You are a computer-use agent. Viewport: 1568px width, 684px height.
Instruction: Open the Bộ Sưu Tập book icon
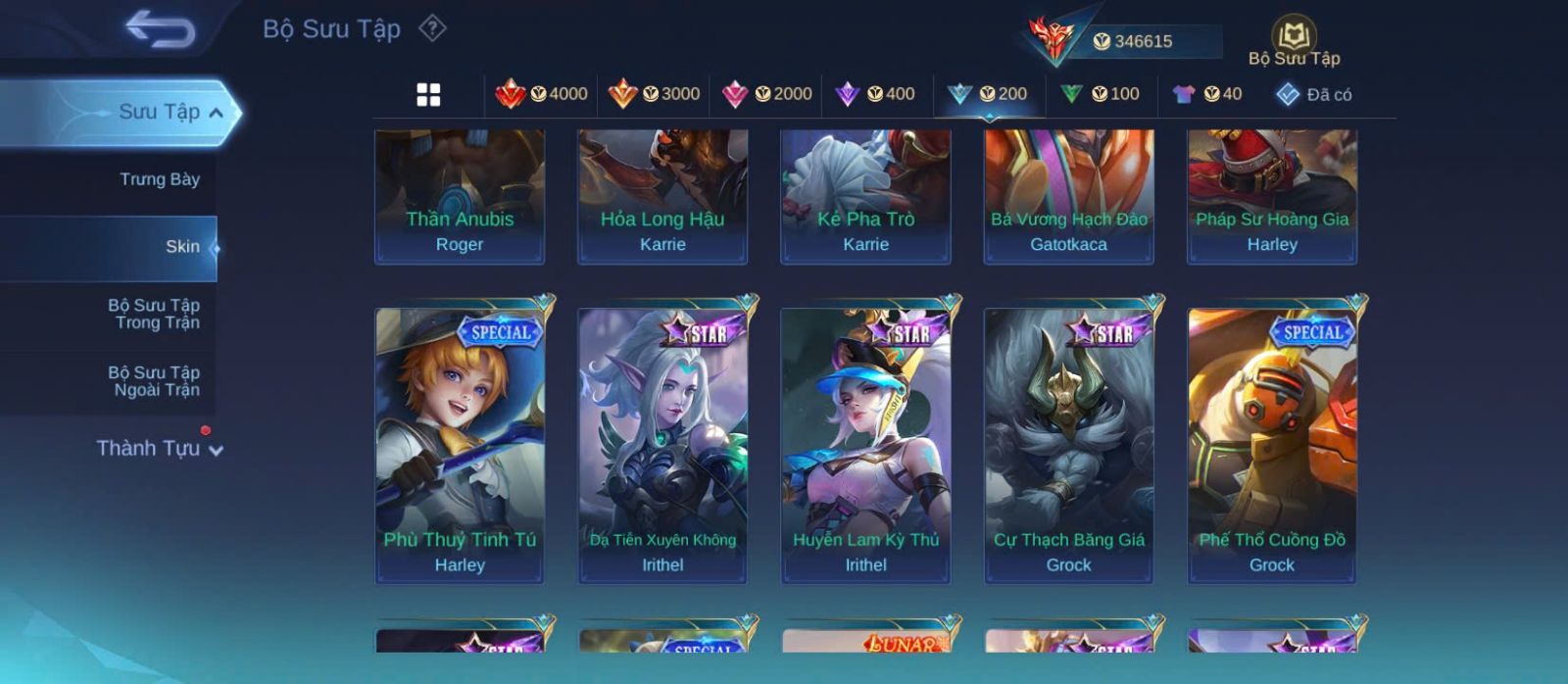(1294, 36)
